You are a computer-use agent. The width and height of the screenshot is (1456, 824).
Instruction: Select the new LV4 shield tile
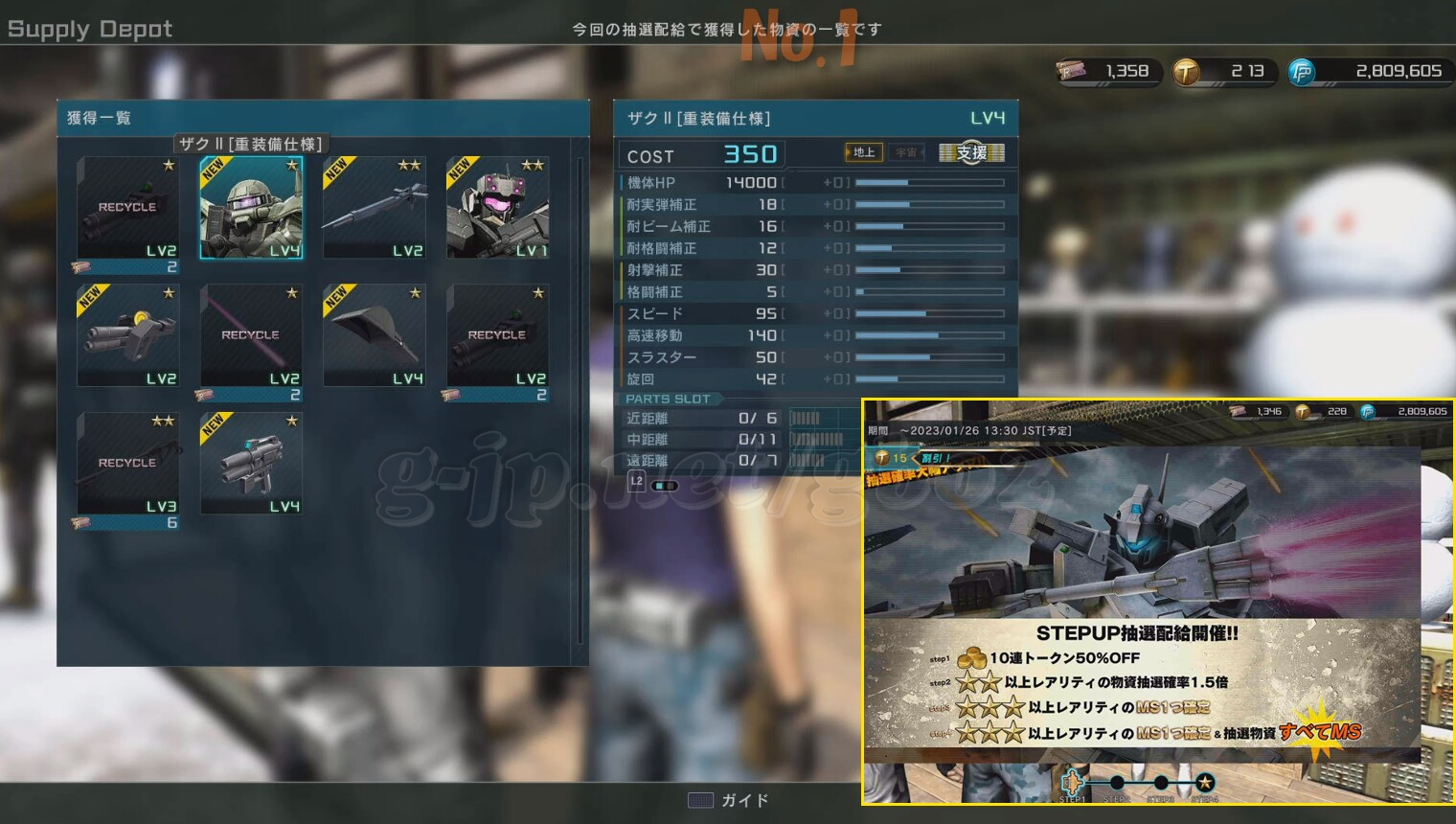pos(375,335)
